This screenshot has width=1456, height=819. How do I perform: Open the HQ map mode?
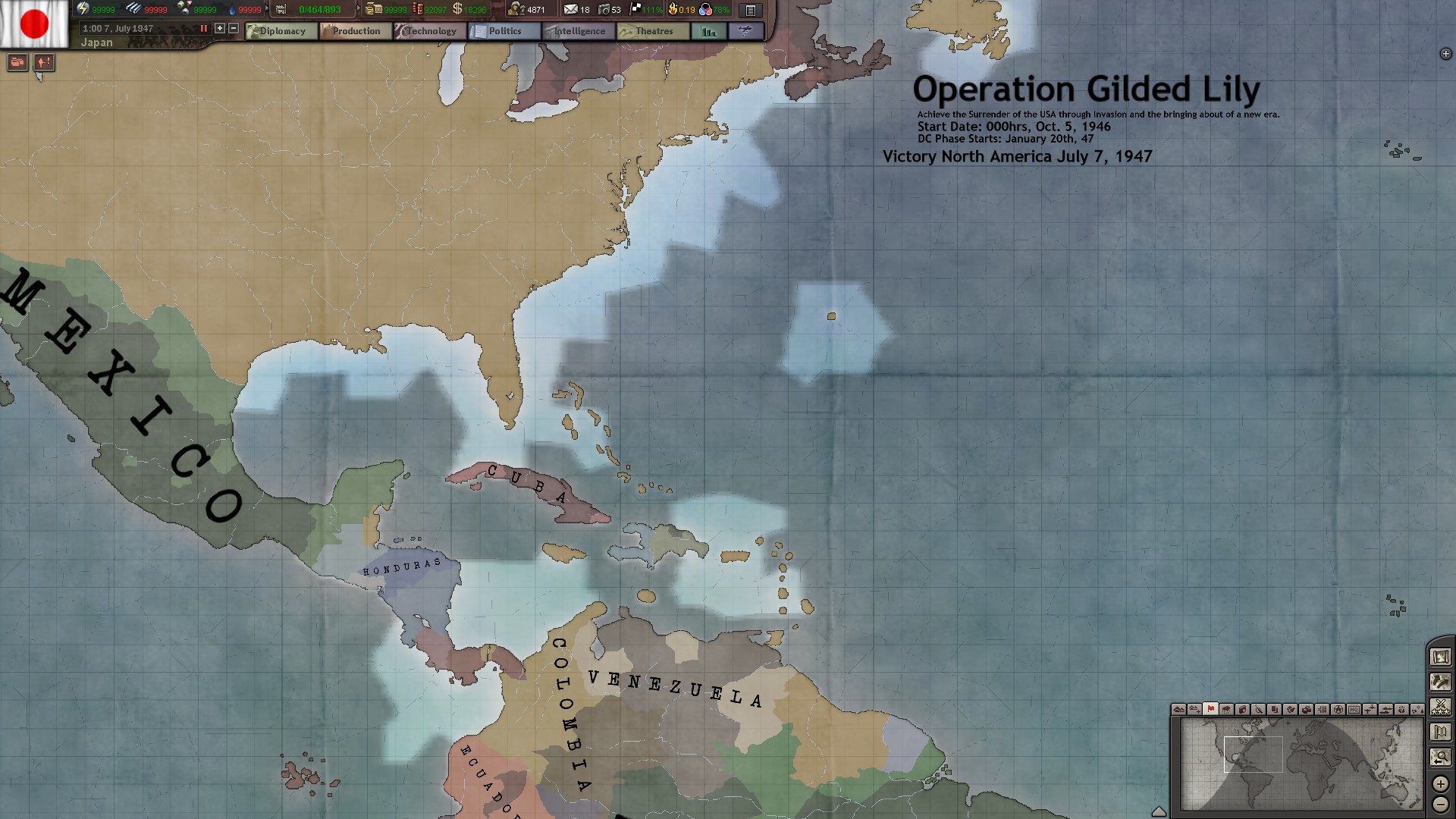pyautogui.click(x=1354, y=710)
